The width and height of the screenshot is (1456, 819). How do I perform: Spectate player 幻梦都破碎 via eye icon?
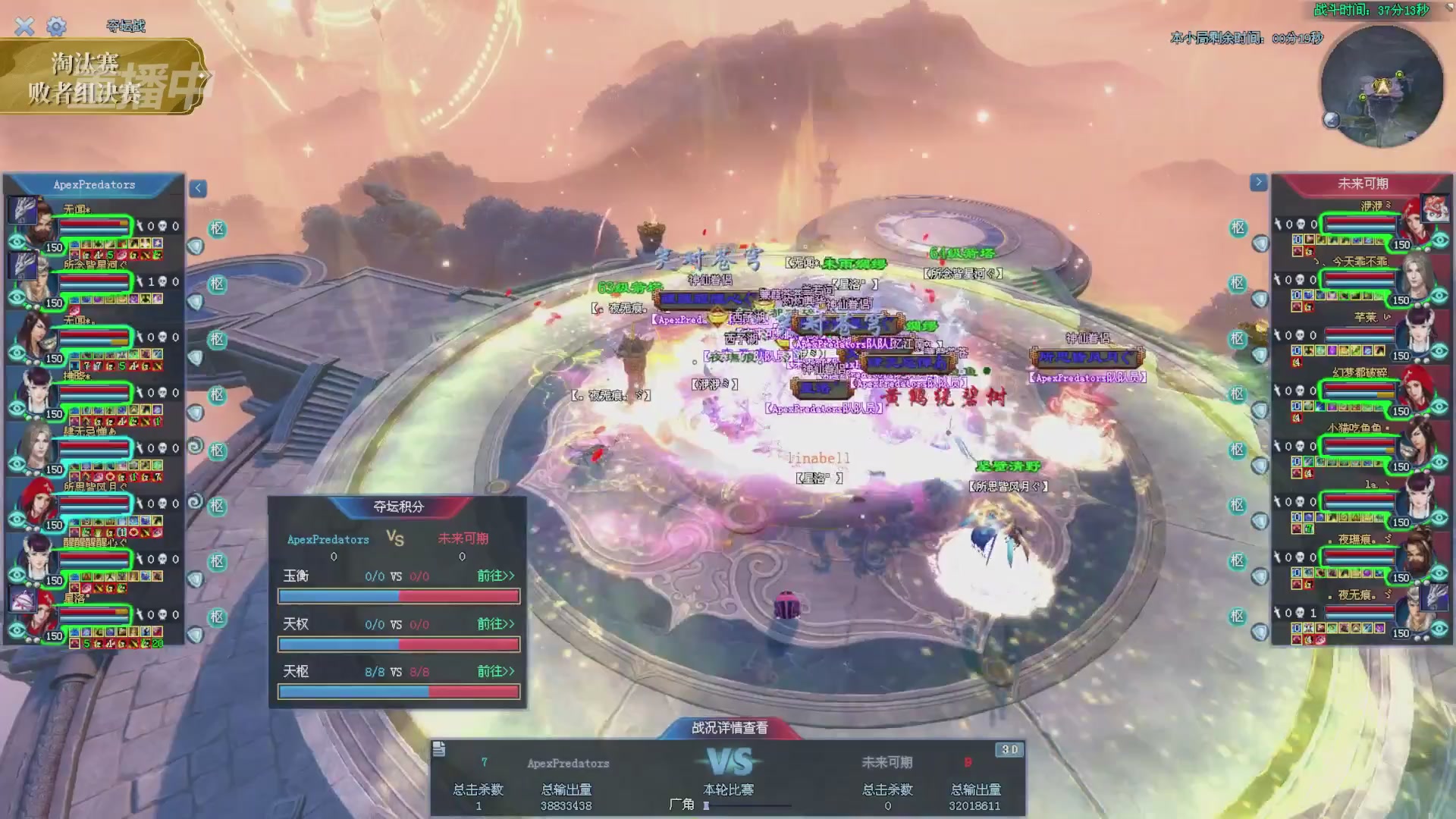coord(1440,408)
